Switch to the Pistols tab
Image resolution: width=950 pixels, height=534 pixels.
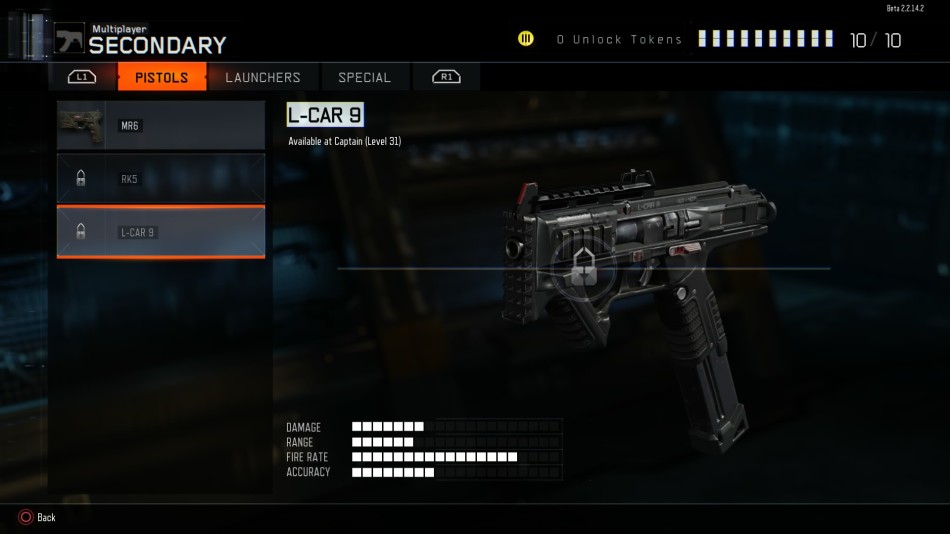[161, 77]
